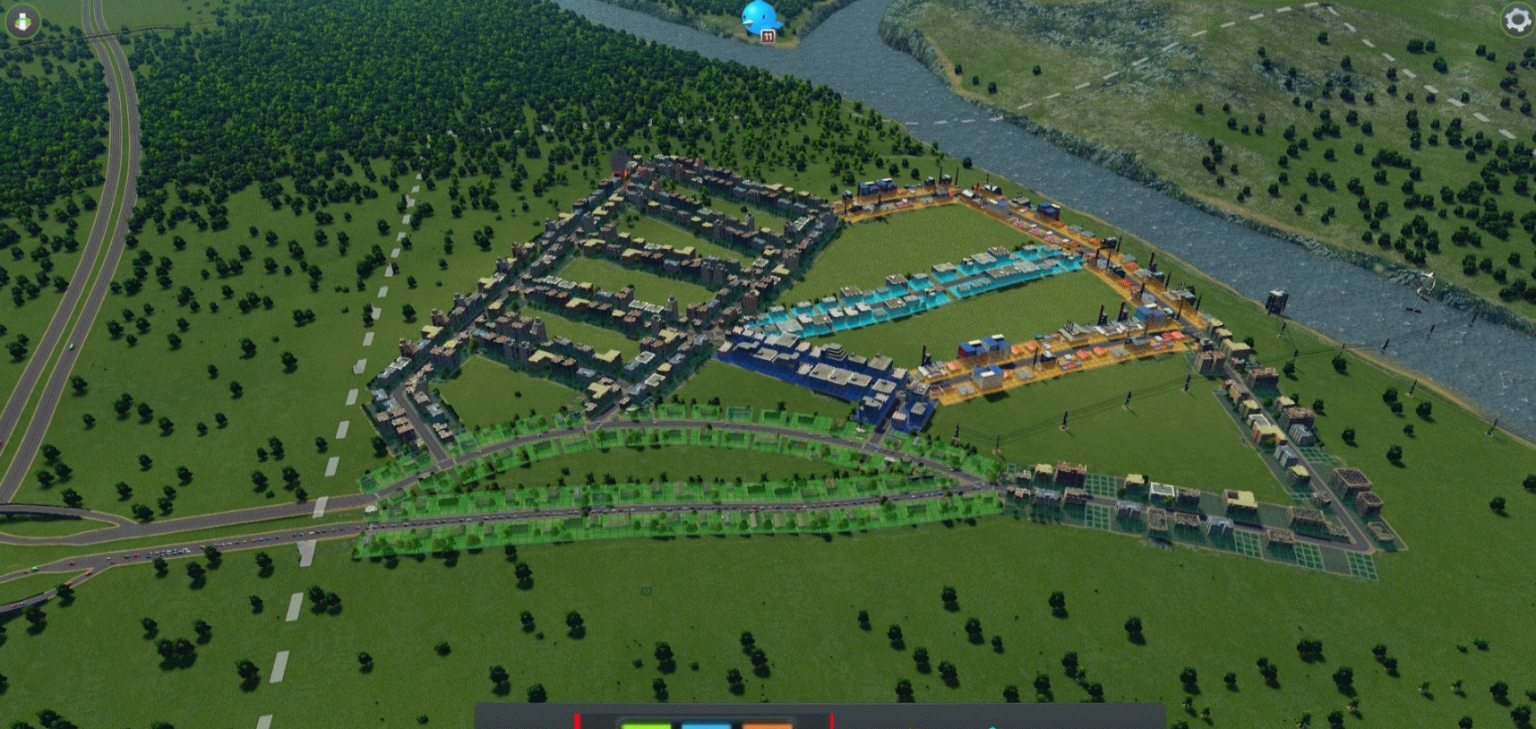Open the 11 unread chirps notification badge
This screenshot has width=1536, height=729.
click(767, 35)
